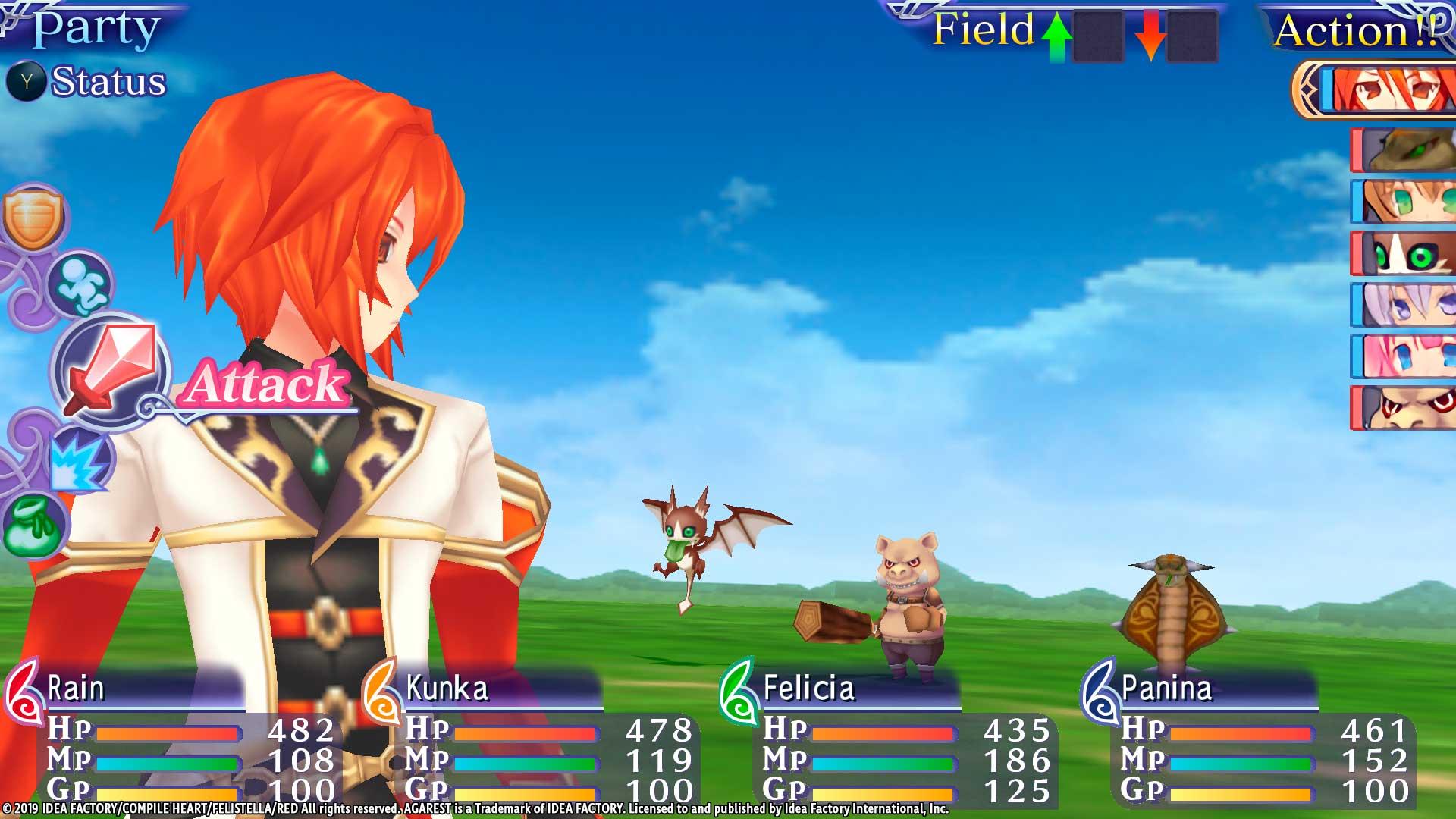The height and width of the screenshot is (819, 1456).
Task: Choose the orange shield defend command
Action: pos(33,219)
